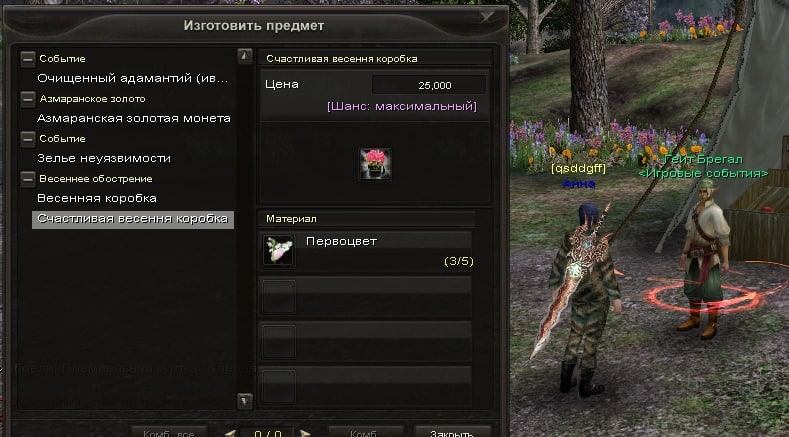This screenshot has width=789, height=437.
Task: Click the recipe list scroll-up arrow
Action: click(244, 57)
